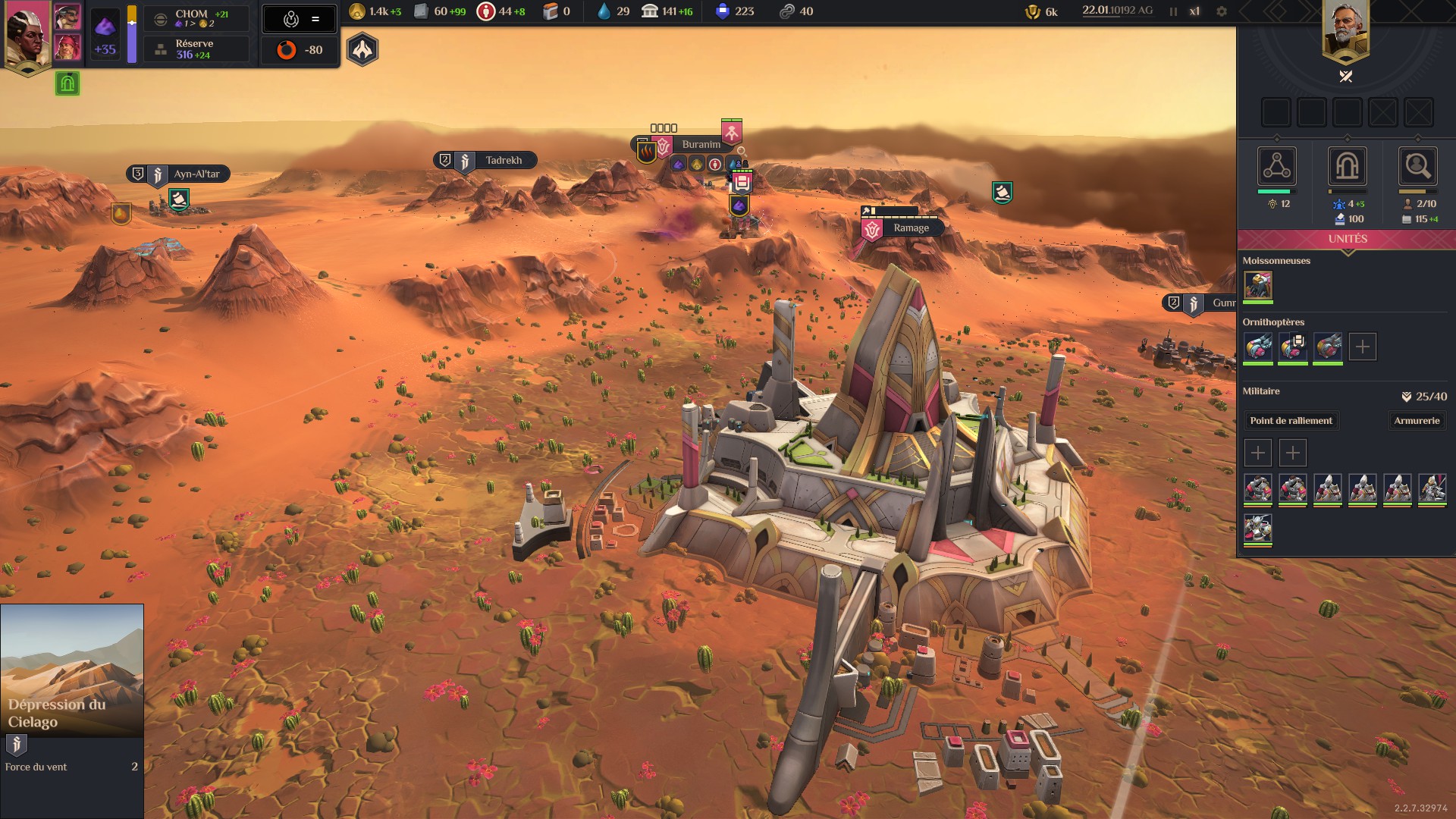The width and height of the screenshot is (1456, 819).
Task: Pause the game with the pause button
Action: click(1173, 11)
